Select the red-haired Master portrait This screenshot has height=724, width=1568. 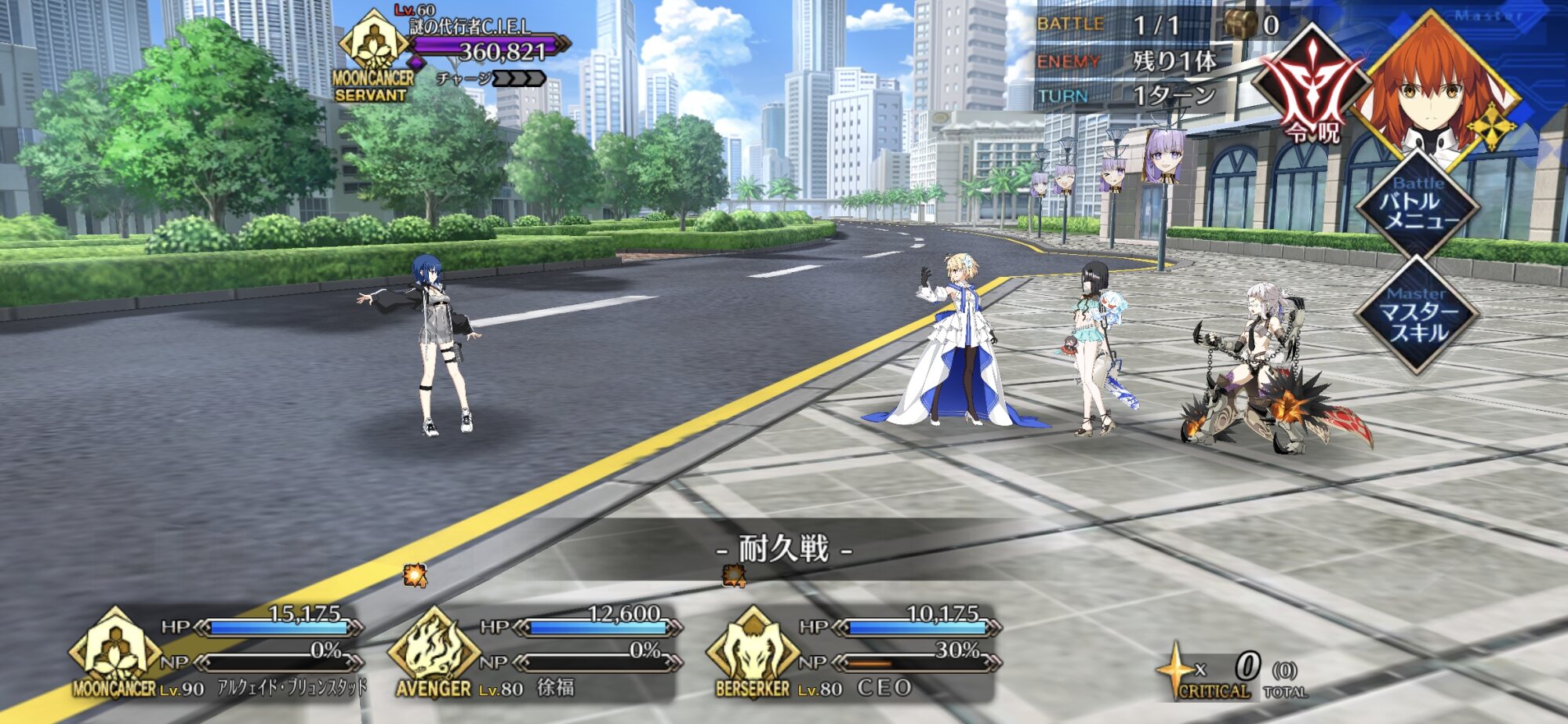click(x=1433, y=88)
